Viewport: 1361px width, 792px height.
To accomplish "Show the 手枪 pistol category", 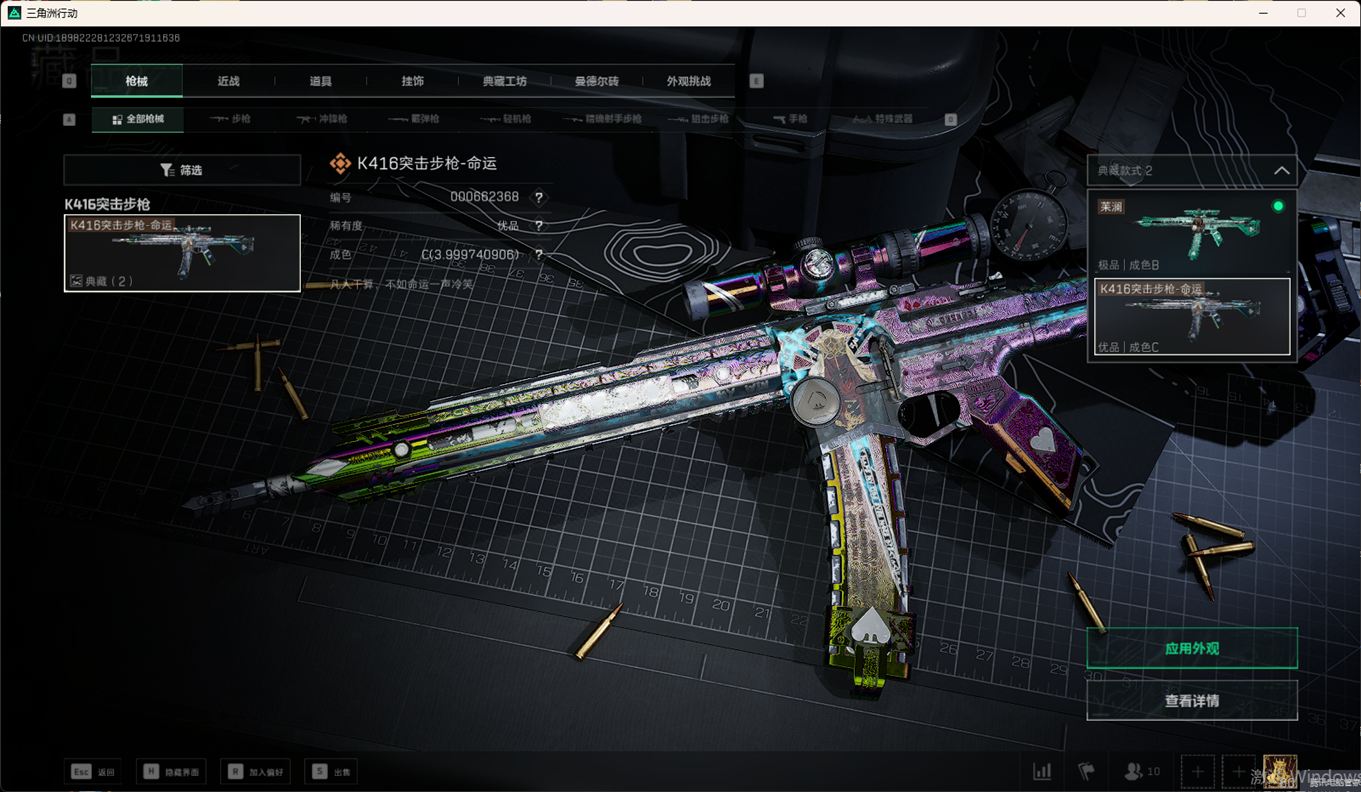I will 790,119.
